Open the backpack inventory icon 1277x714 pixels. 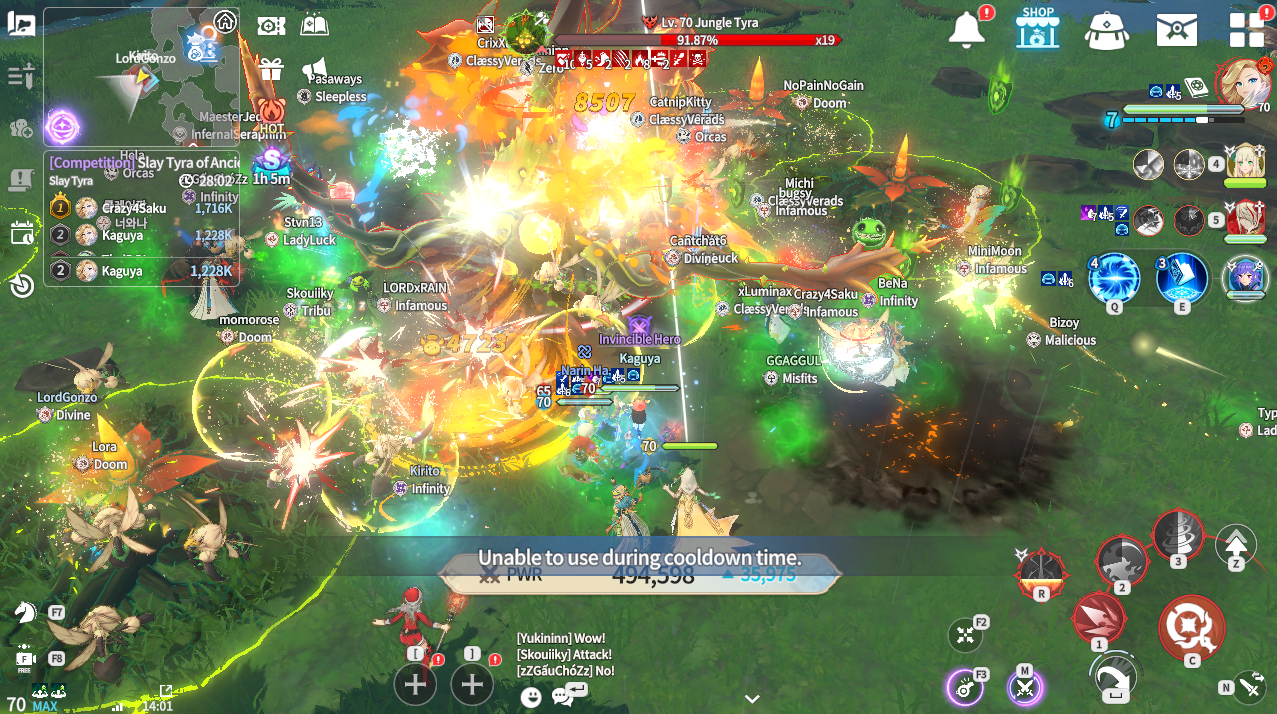point(1107,30)
